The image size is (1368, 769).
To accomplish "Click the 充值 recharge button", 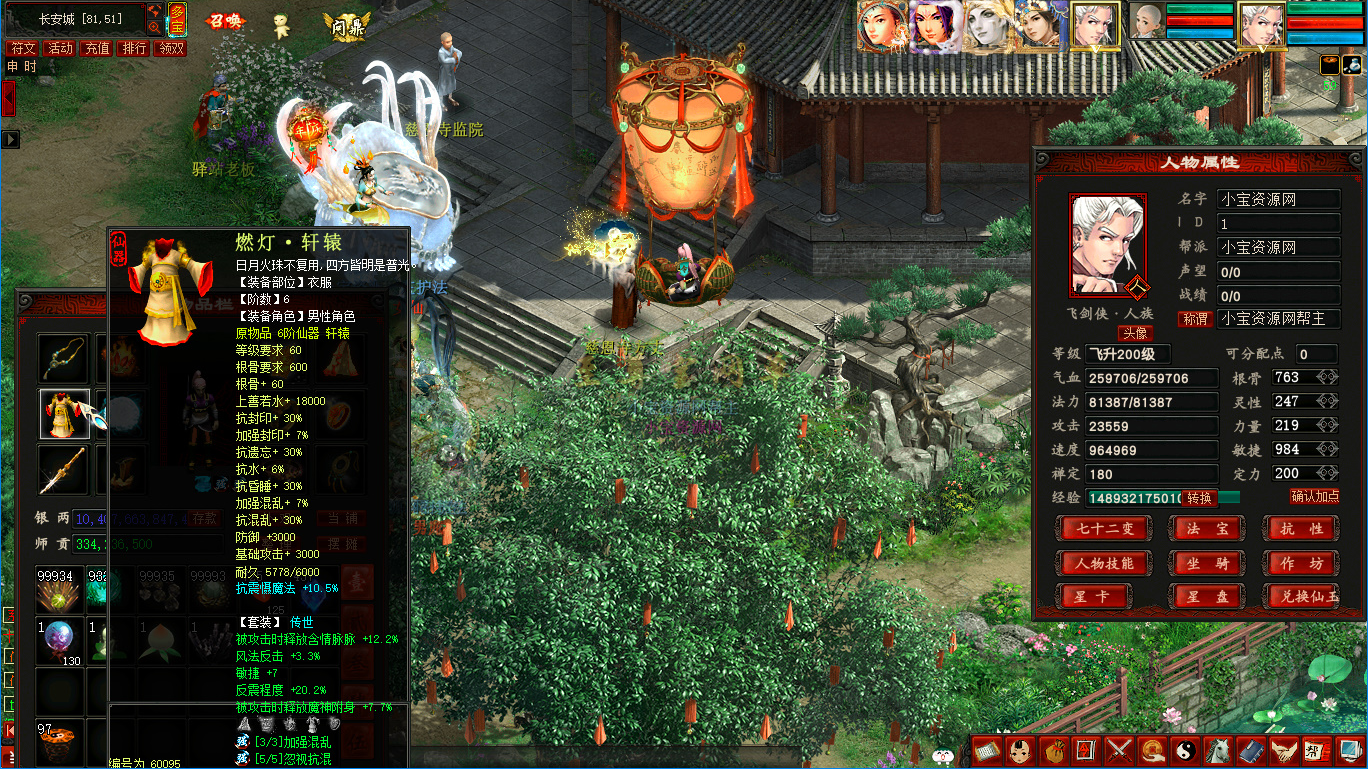I will pos(97,48).
